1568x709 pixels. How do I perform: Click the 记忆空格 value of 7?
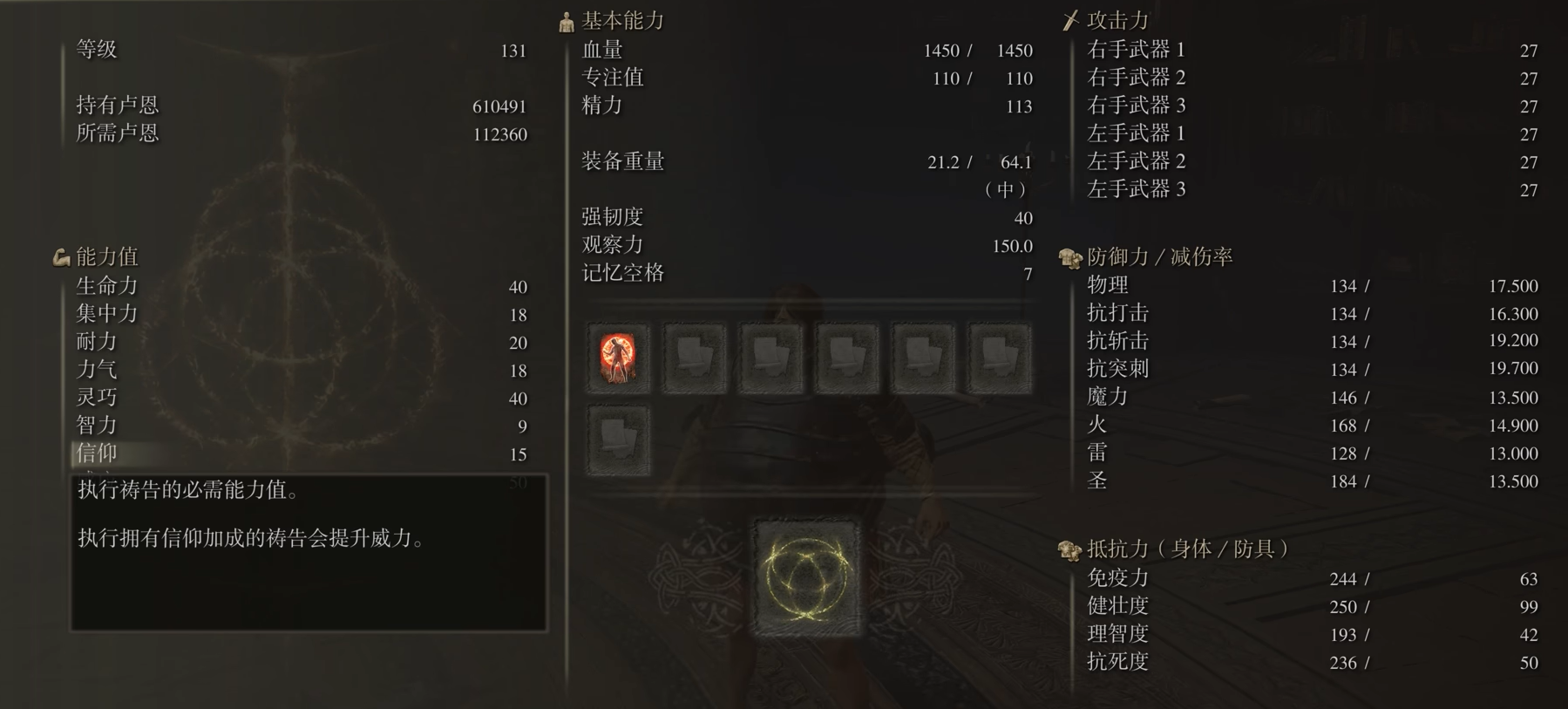(x=1027, y=273)
